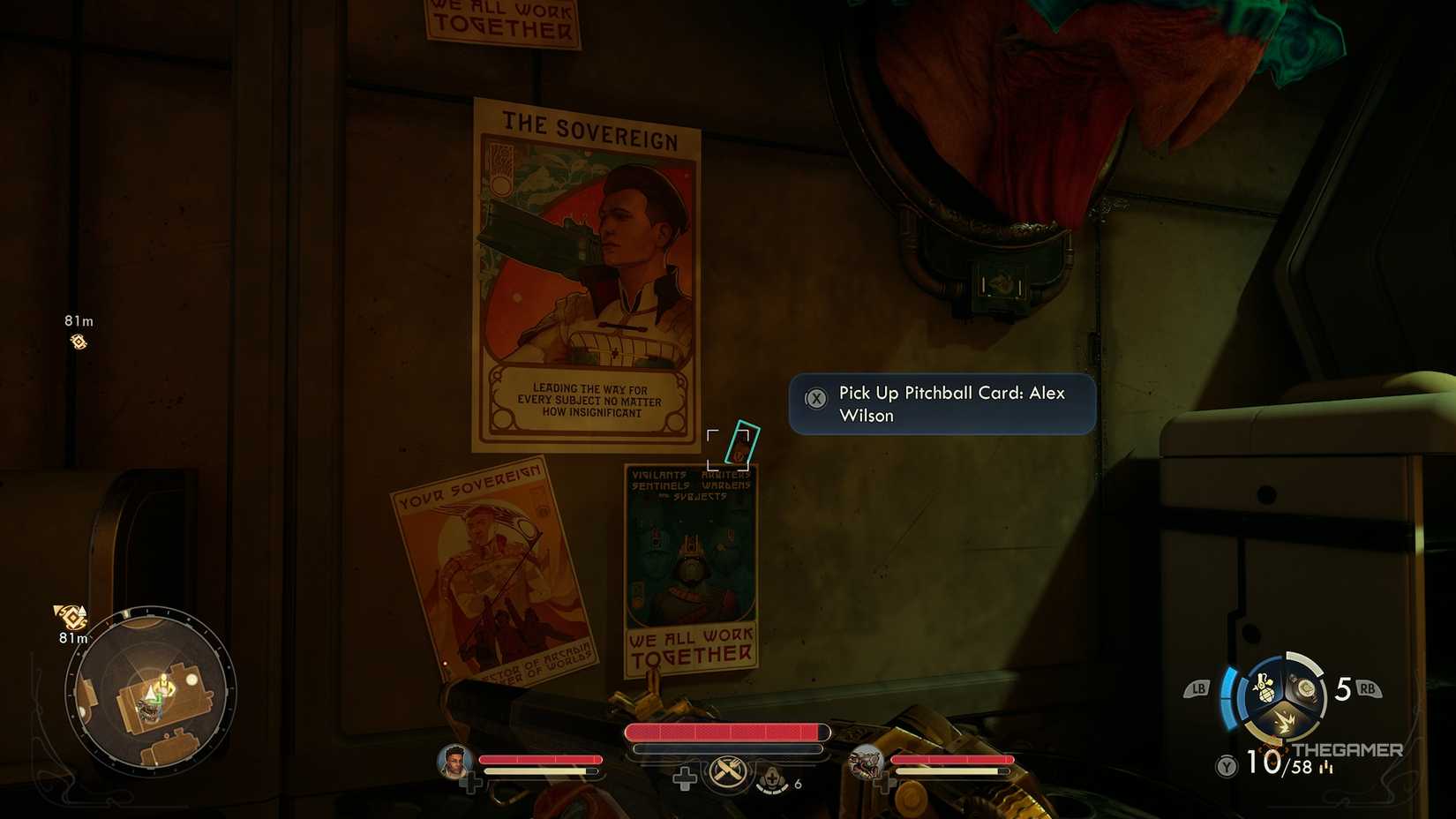This screenshot has width=1456, height=819.
Task: Click the red weapon durability bar
Action: click(727, 733)
